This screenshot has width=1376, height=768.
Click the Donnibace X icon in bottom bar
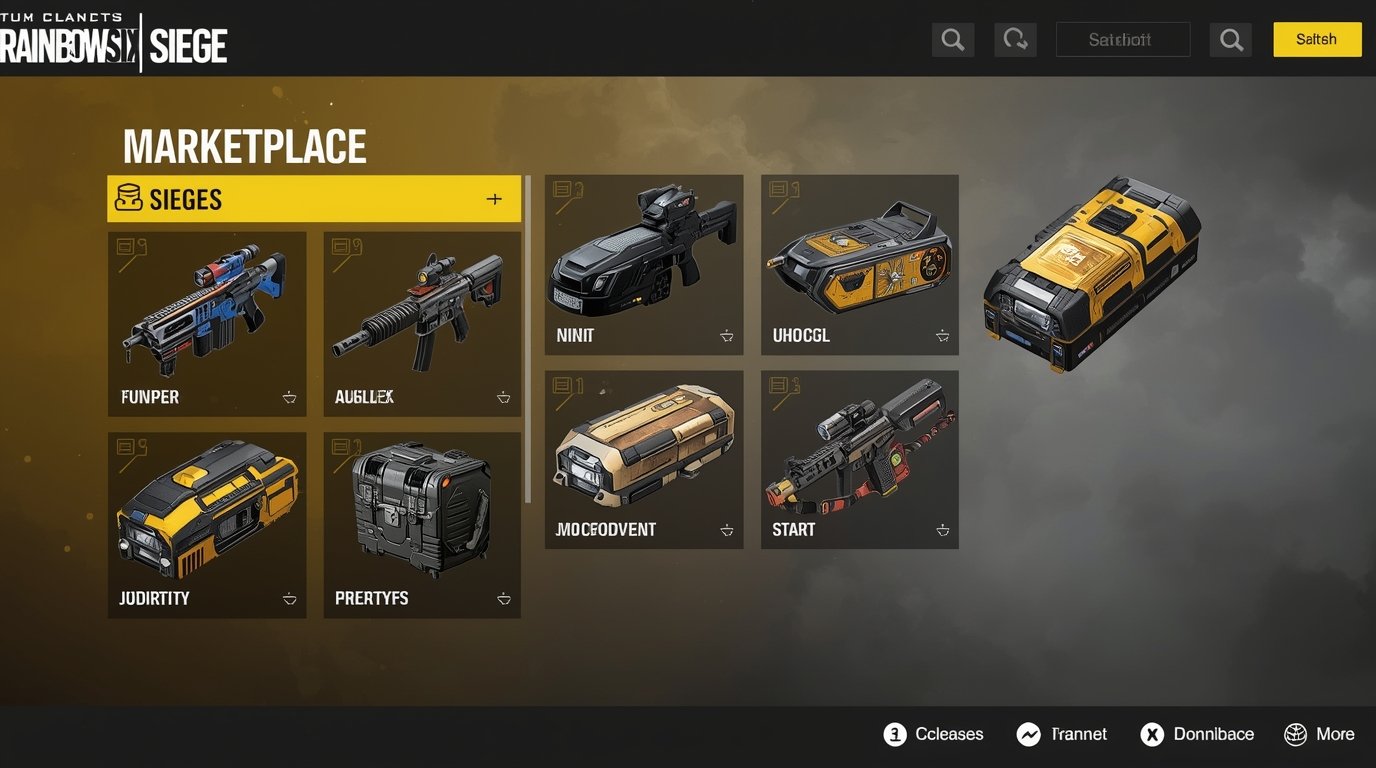(1152, 734)
